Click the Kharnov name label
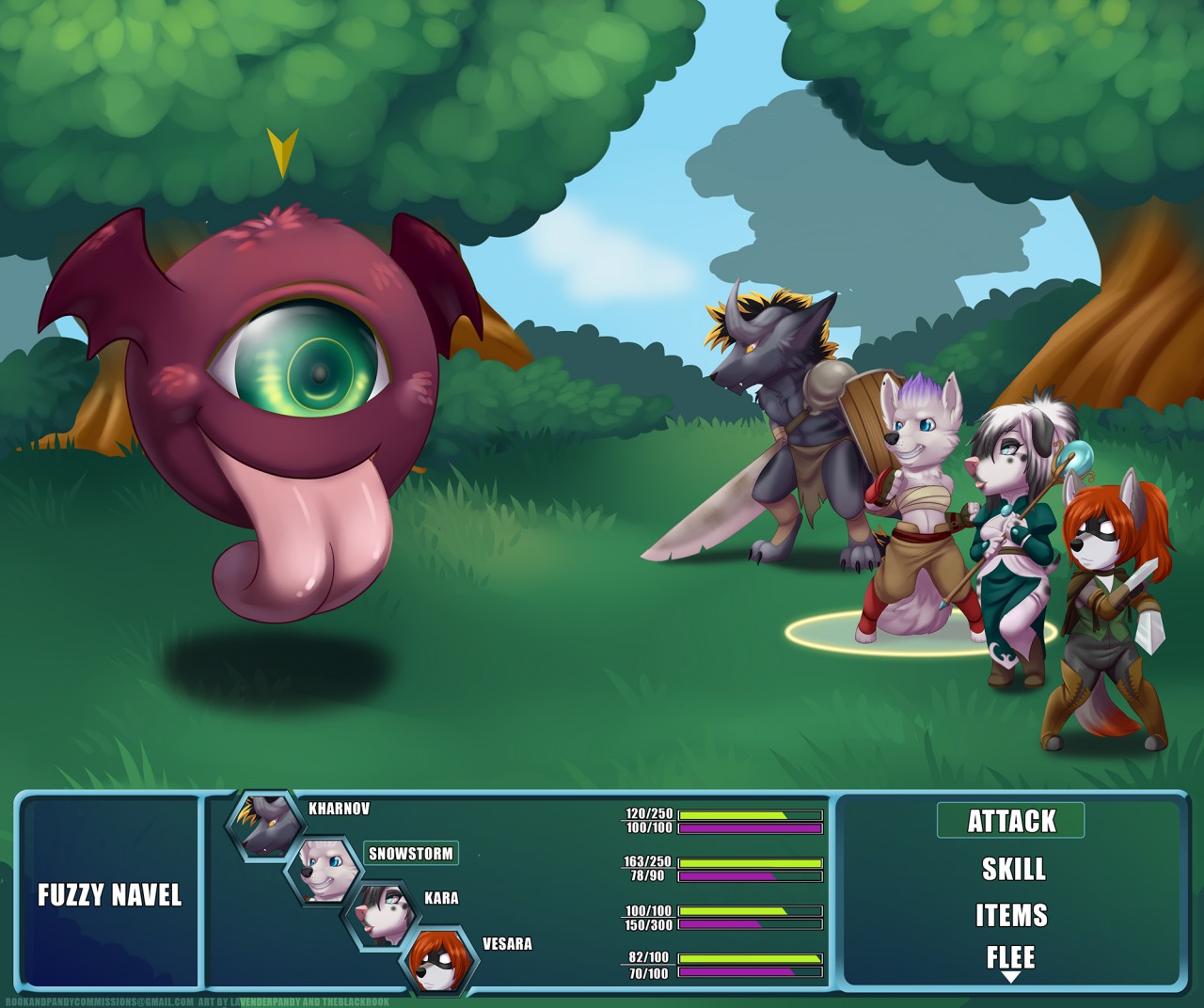This screenshot has height=1008, width=1204. point(339,809)
